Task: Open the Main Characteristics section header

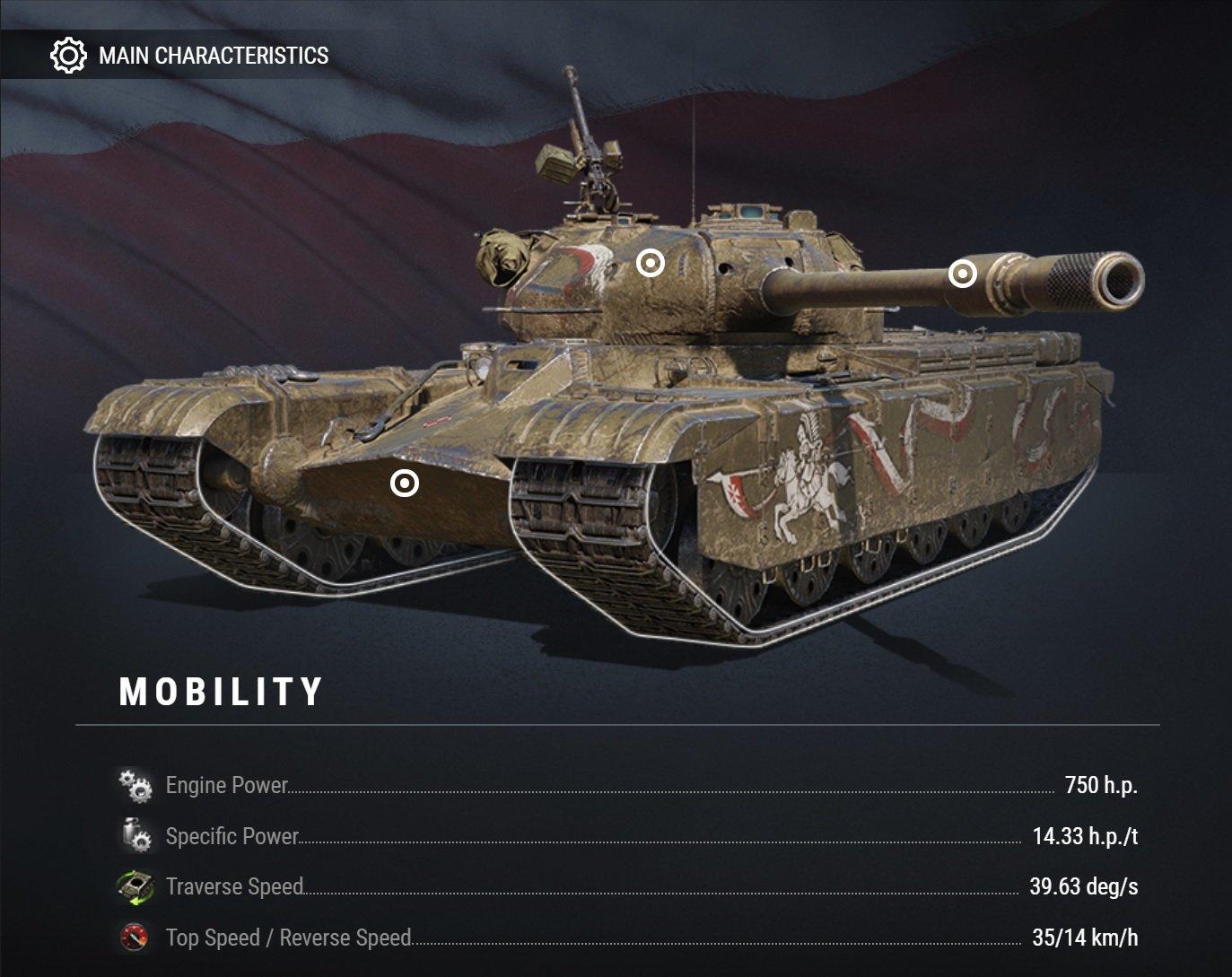Action: click(190, 56)
